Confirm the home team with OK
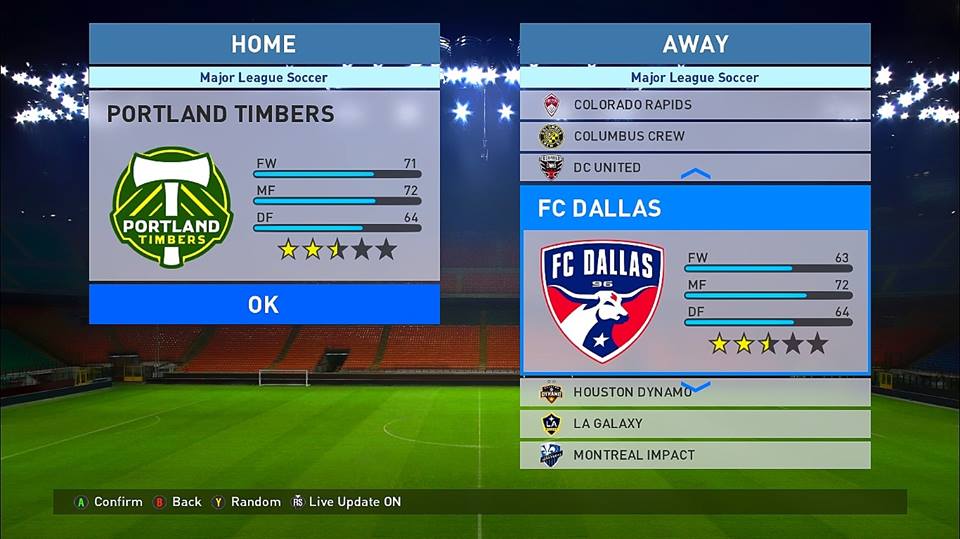 264,304
